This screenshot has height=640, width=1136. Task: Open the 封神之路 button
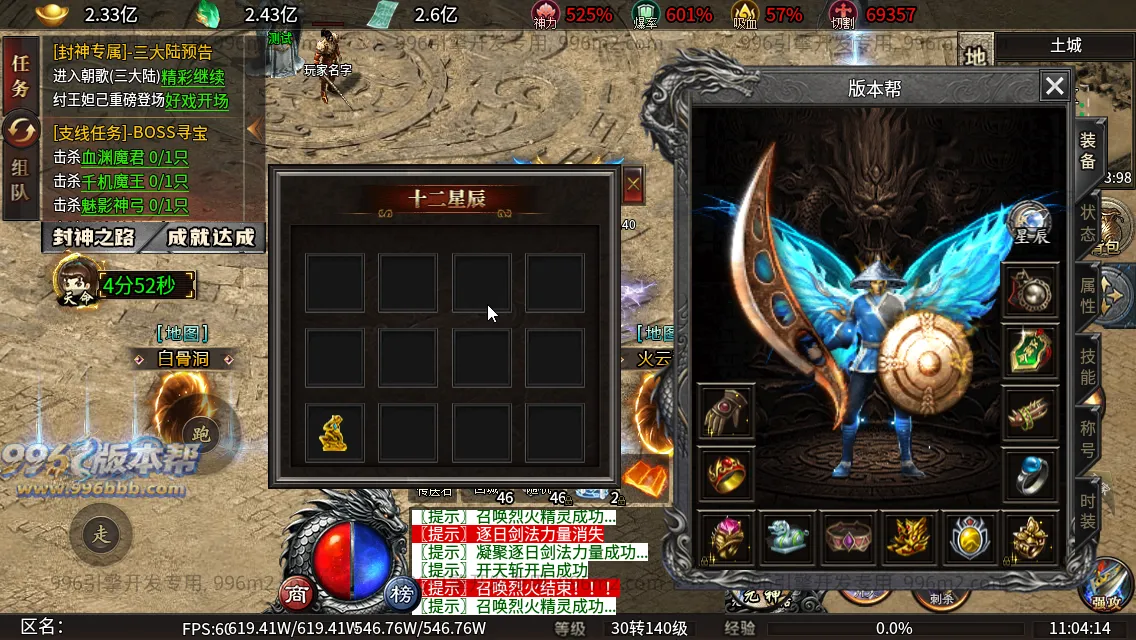(93, 238)
